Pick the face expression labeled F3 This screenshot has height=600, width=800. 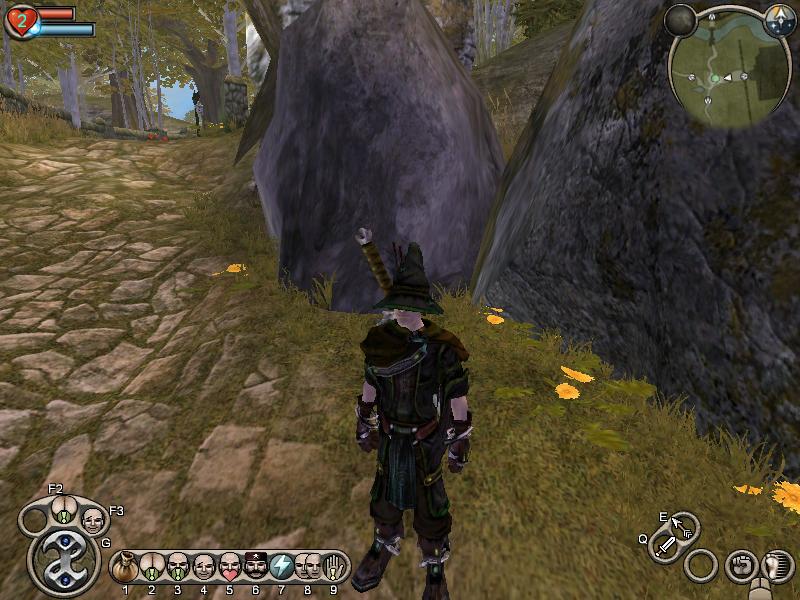click(x=92, y=520)
